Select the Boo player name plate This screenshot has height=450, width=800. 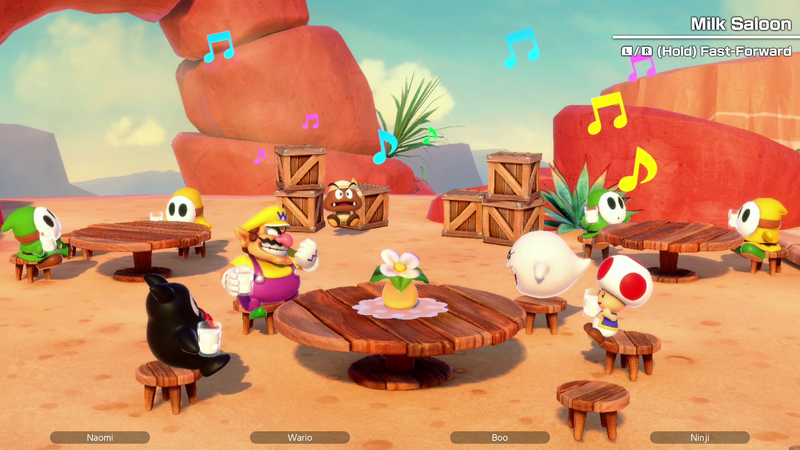click(x=500, y=437)
